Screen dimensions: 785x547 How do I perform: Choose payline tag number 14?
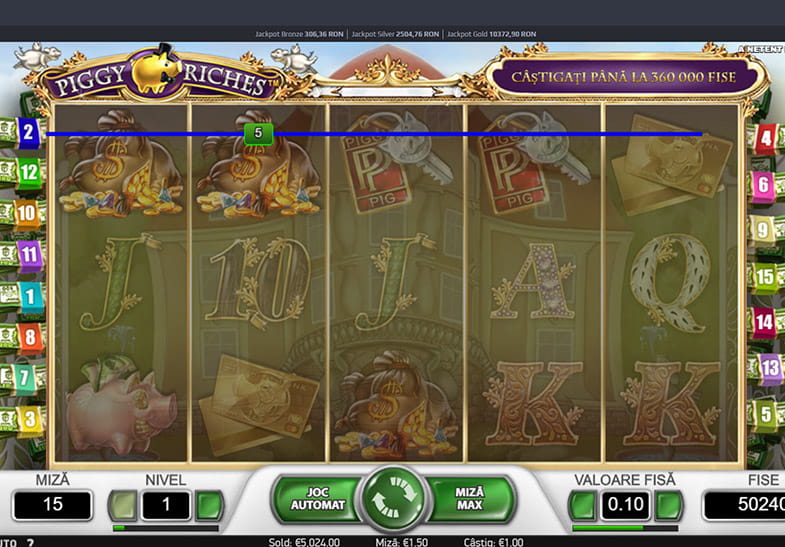(x=765, y=322)
